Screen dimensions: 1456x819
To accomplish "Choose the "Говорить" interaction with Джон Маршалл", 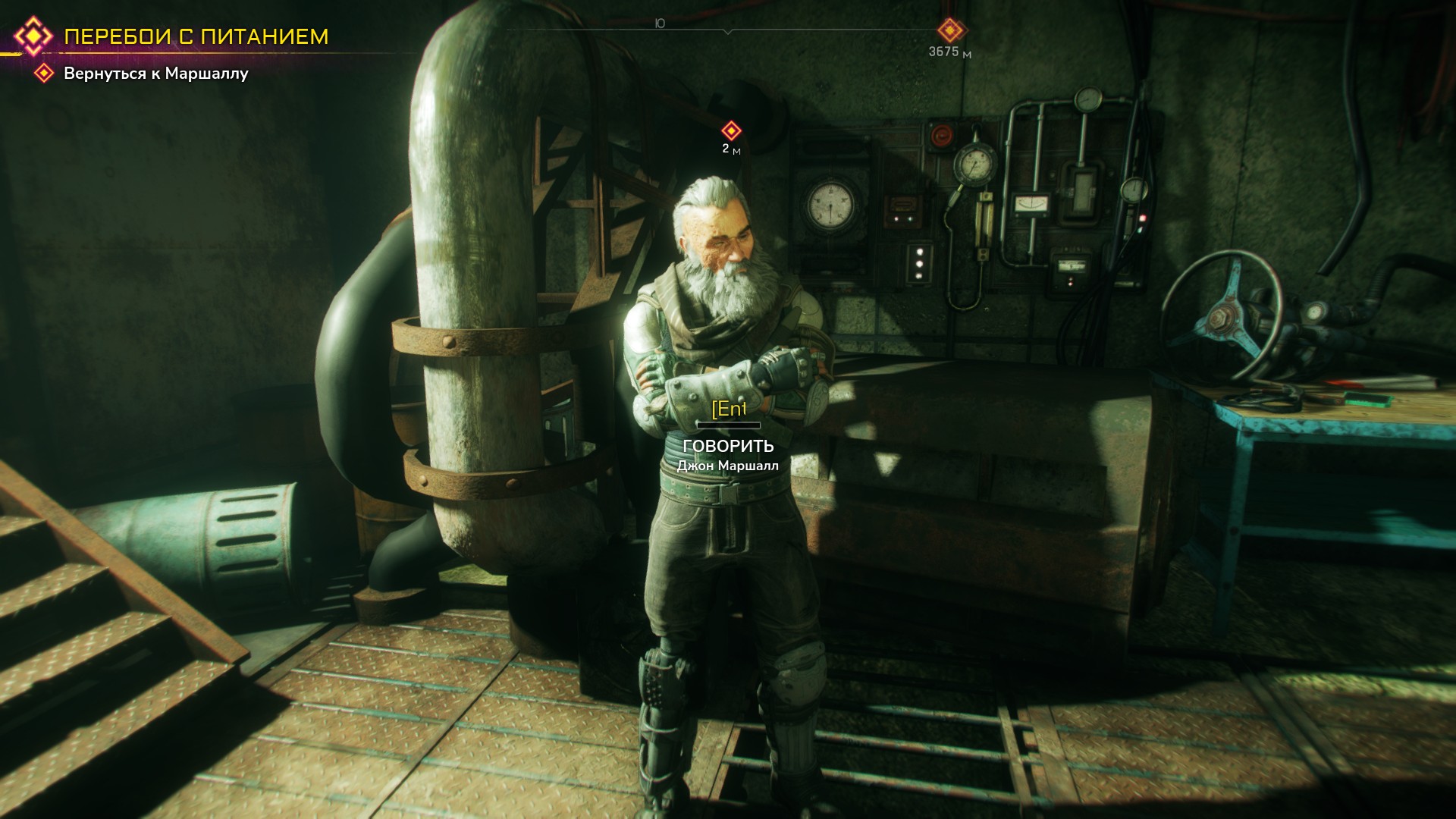I will pyautogui.click(x=728, y=446).
